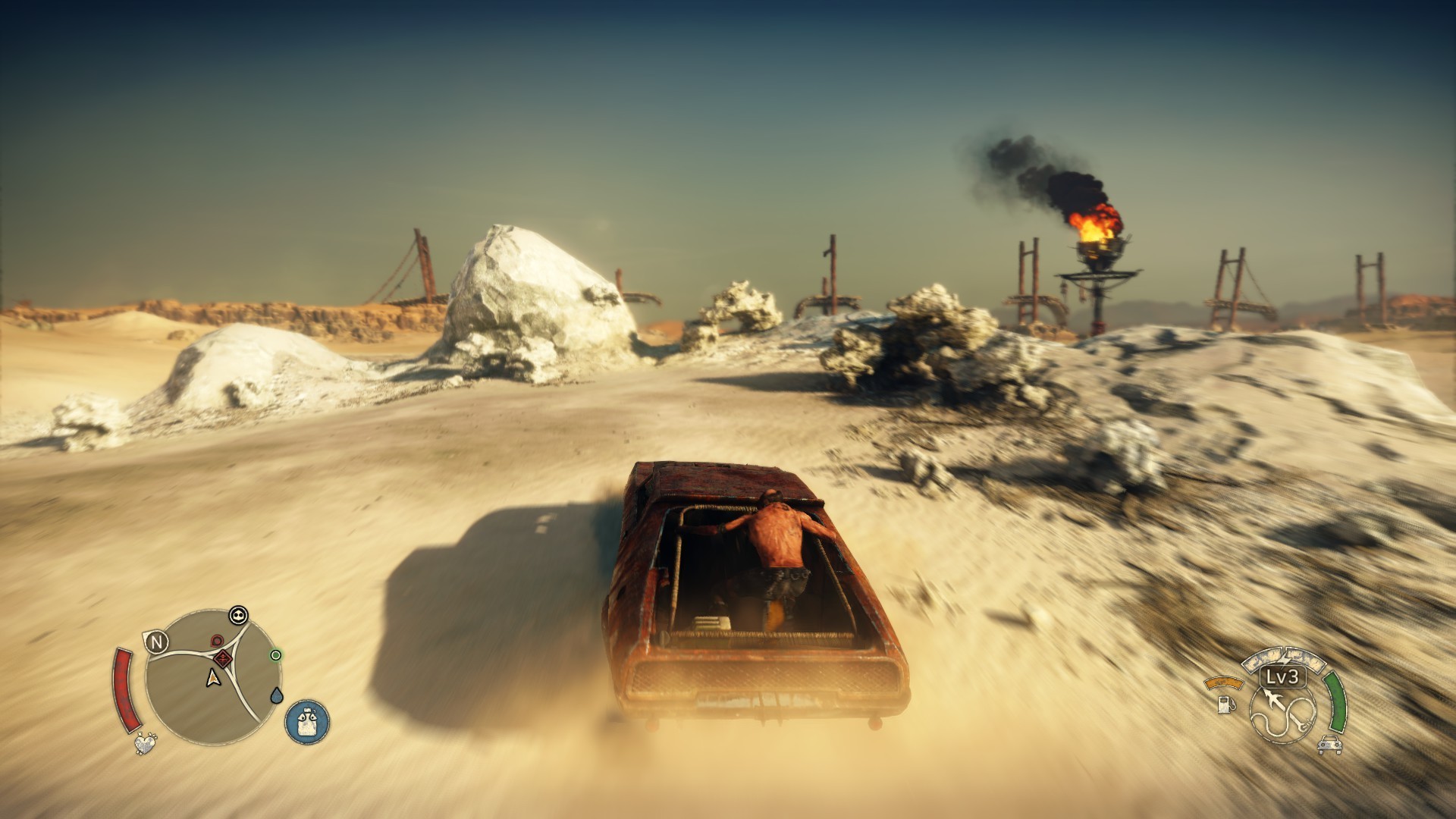1456x819 pixels.
Task: Select the skull marker on the minimap
Action: (239, 615)
